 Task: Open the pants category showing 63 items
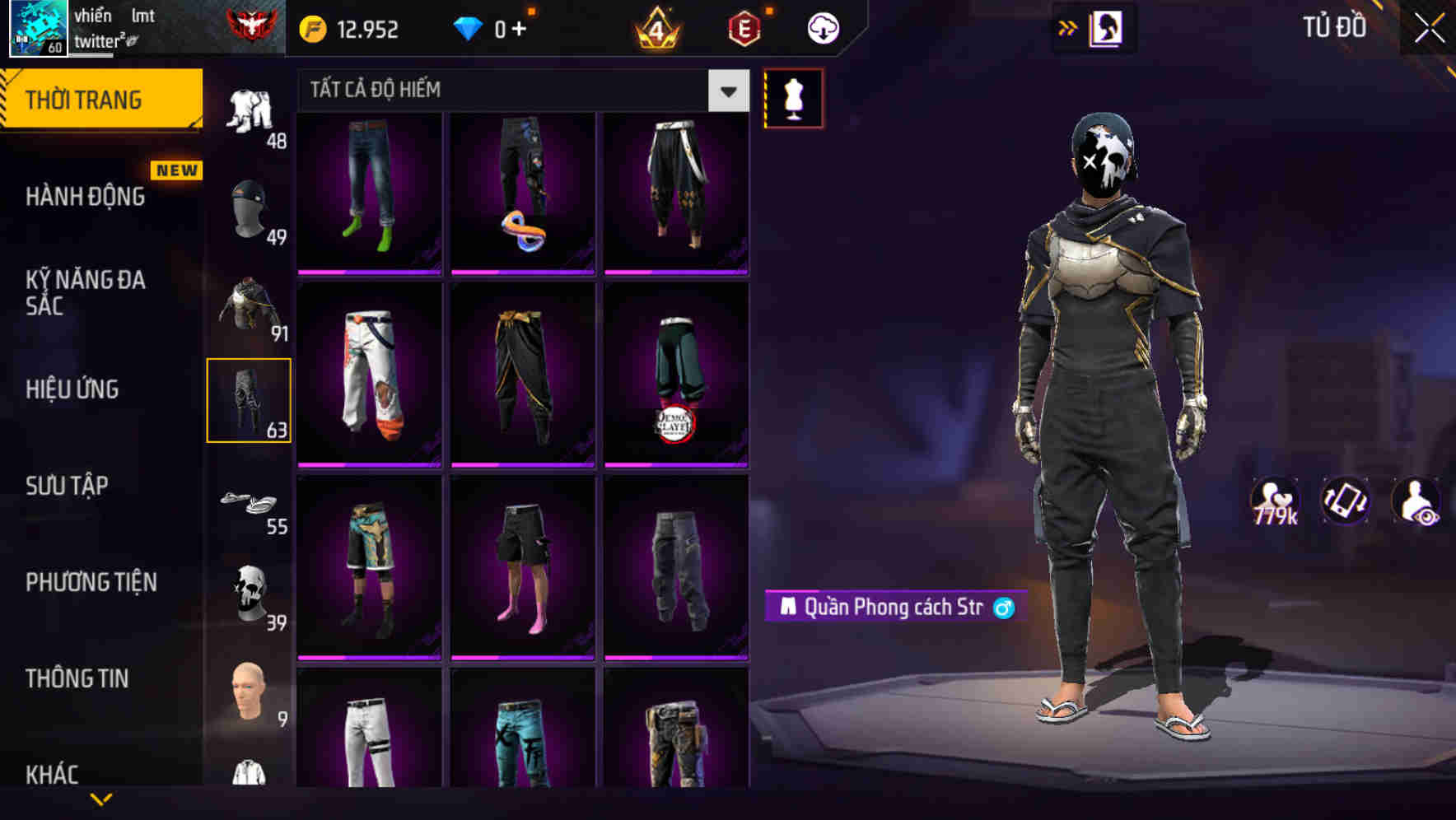click(x=250, y=399)
